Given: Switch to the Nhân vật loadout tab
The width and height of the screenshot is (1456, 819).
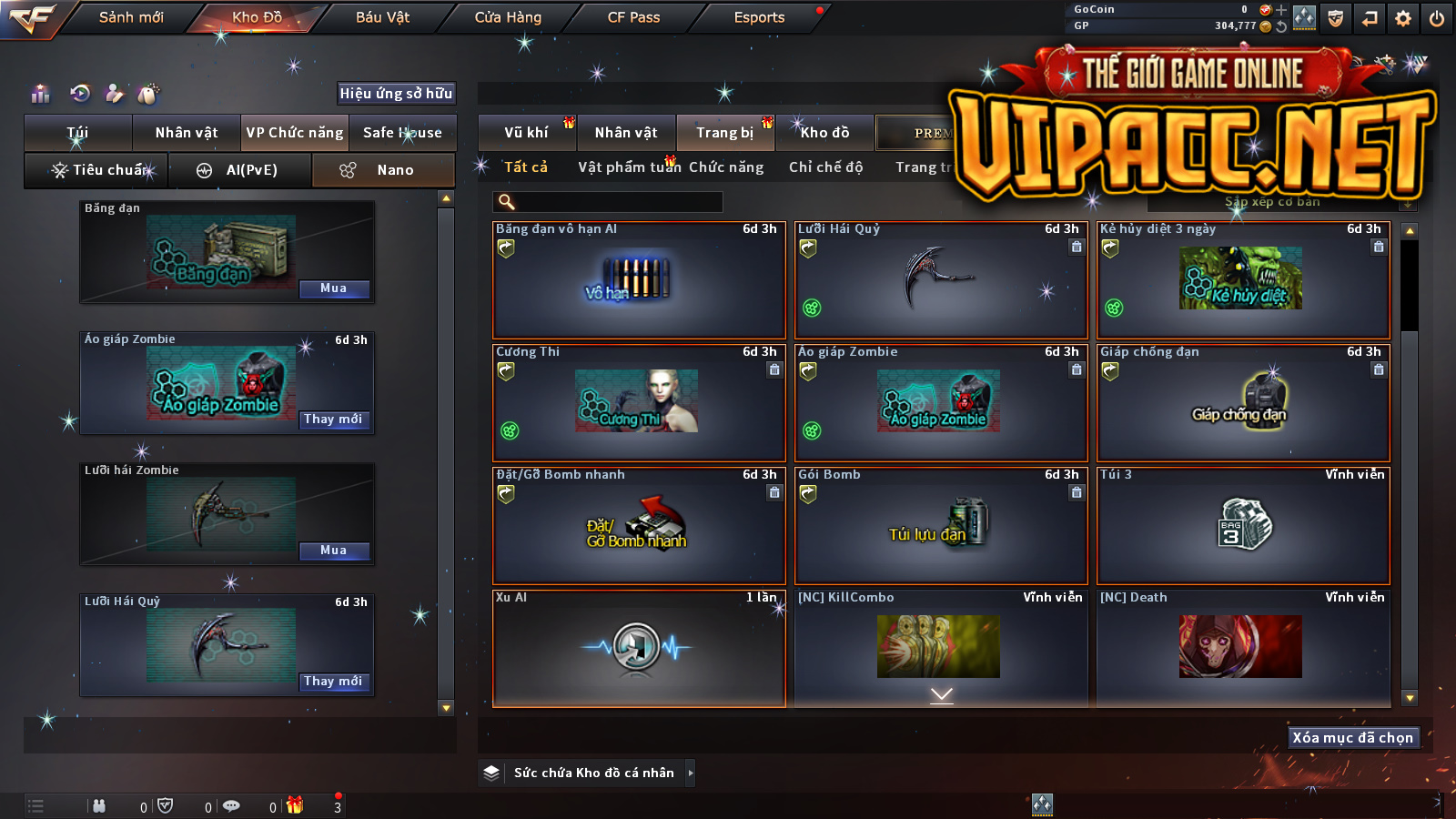Looking at the screenshot, I should (x=187, y=133).
